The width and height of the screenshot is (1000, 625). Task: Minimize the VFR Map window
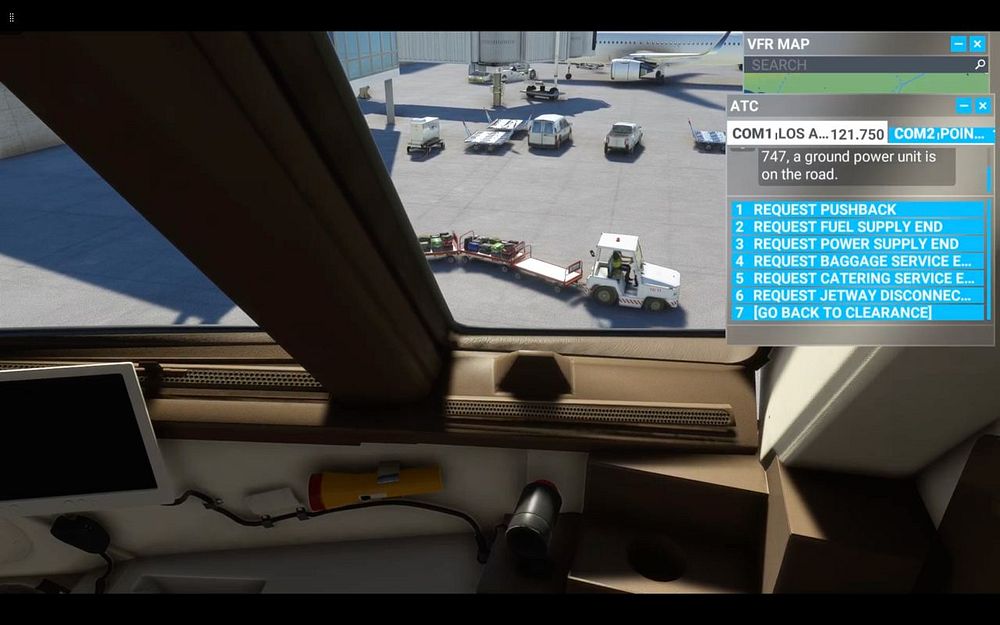point(958,44)
